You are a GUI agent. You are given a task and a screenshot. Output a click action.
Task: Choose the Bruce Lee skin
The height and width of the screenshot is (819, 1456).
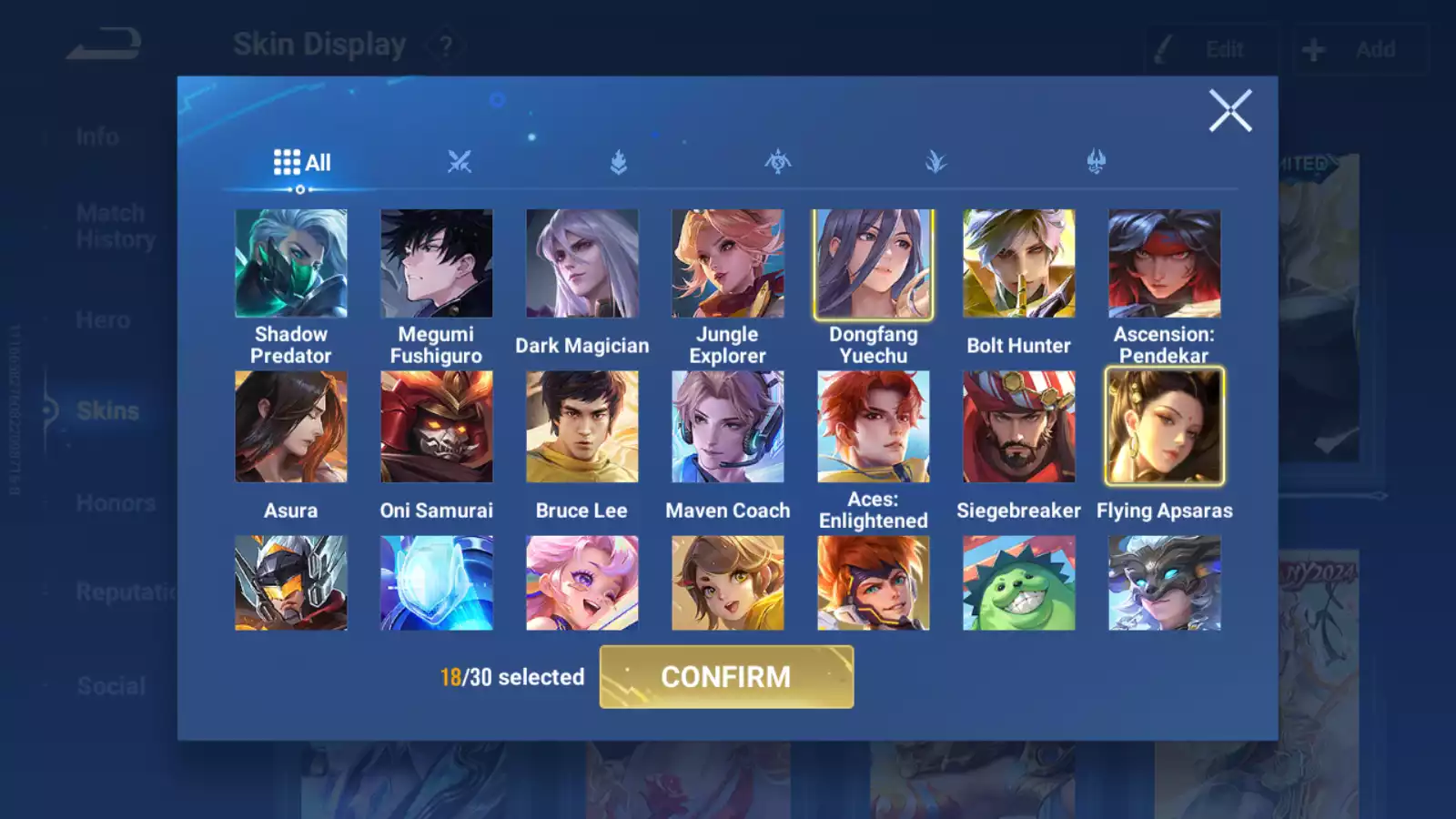pyautogui.click(x=582, y=427)
